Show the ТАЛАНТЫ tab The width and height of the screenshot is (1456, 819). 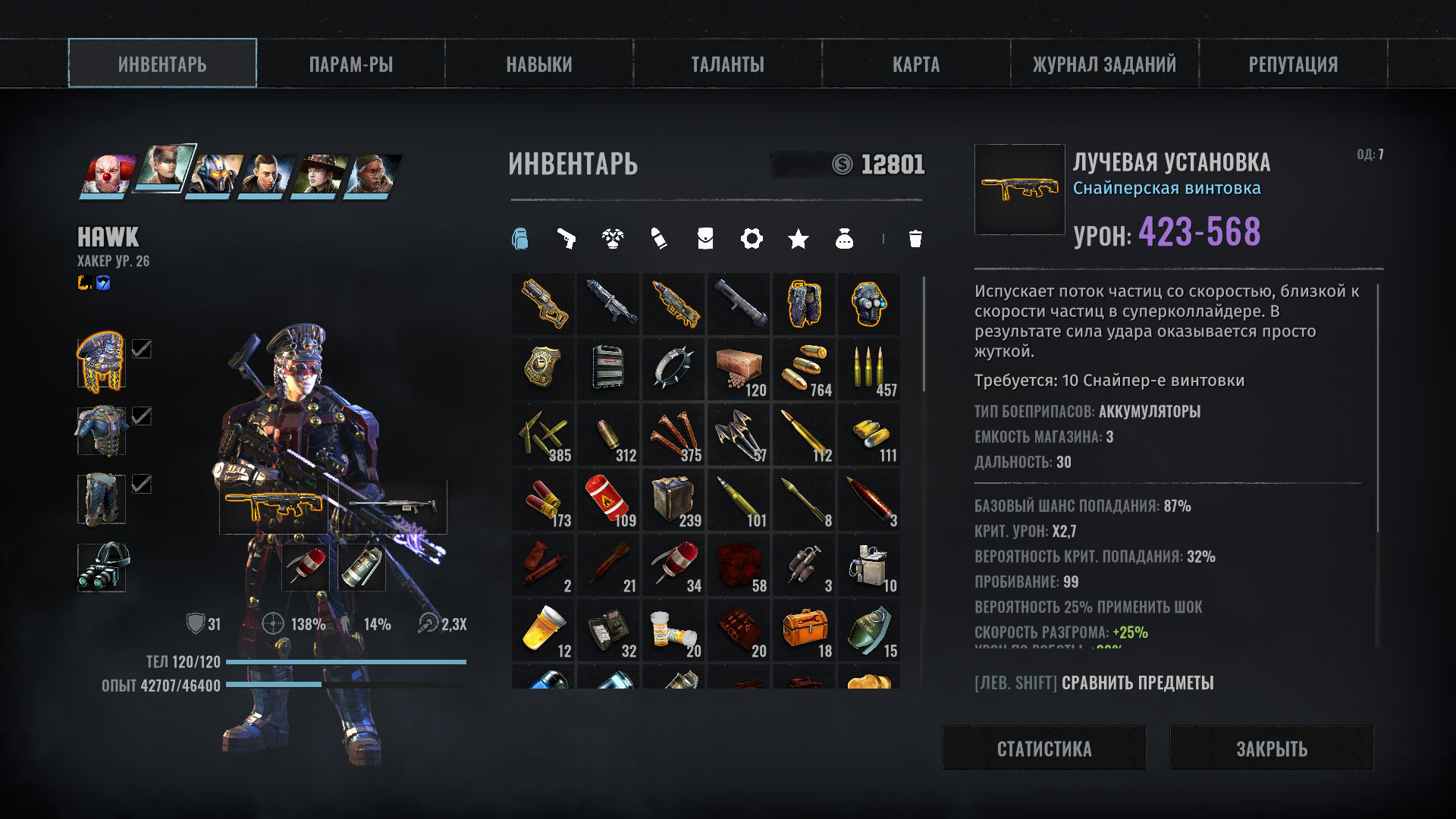[x=727, y=64]
